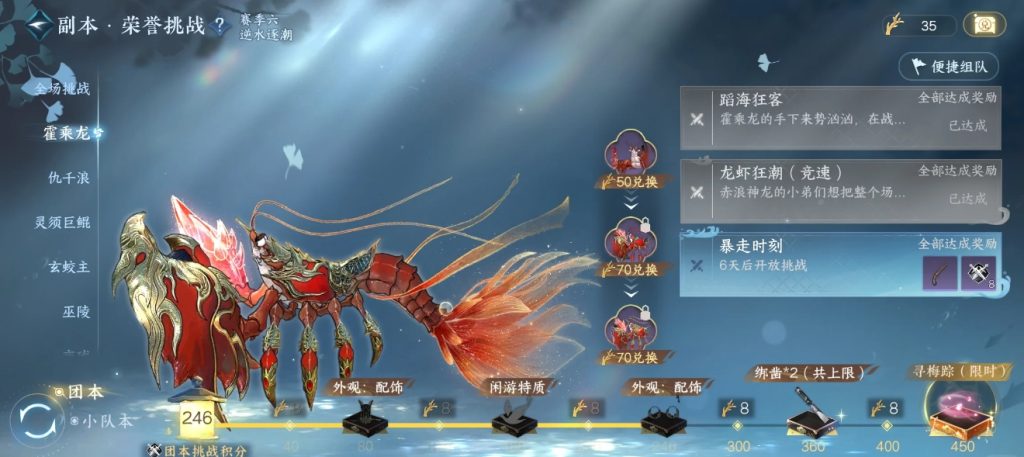Open the 龙虾狂潮（竞速）challenge row
1024x457 pixels.
839,183
